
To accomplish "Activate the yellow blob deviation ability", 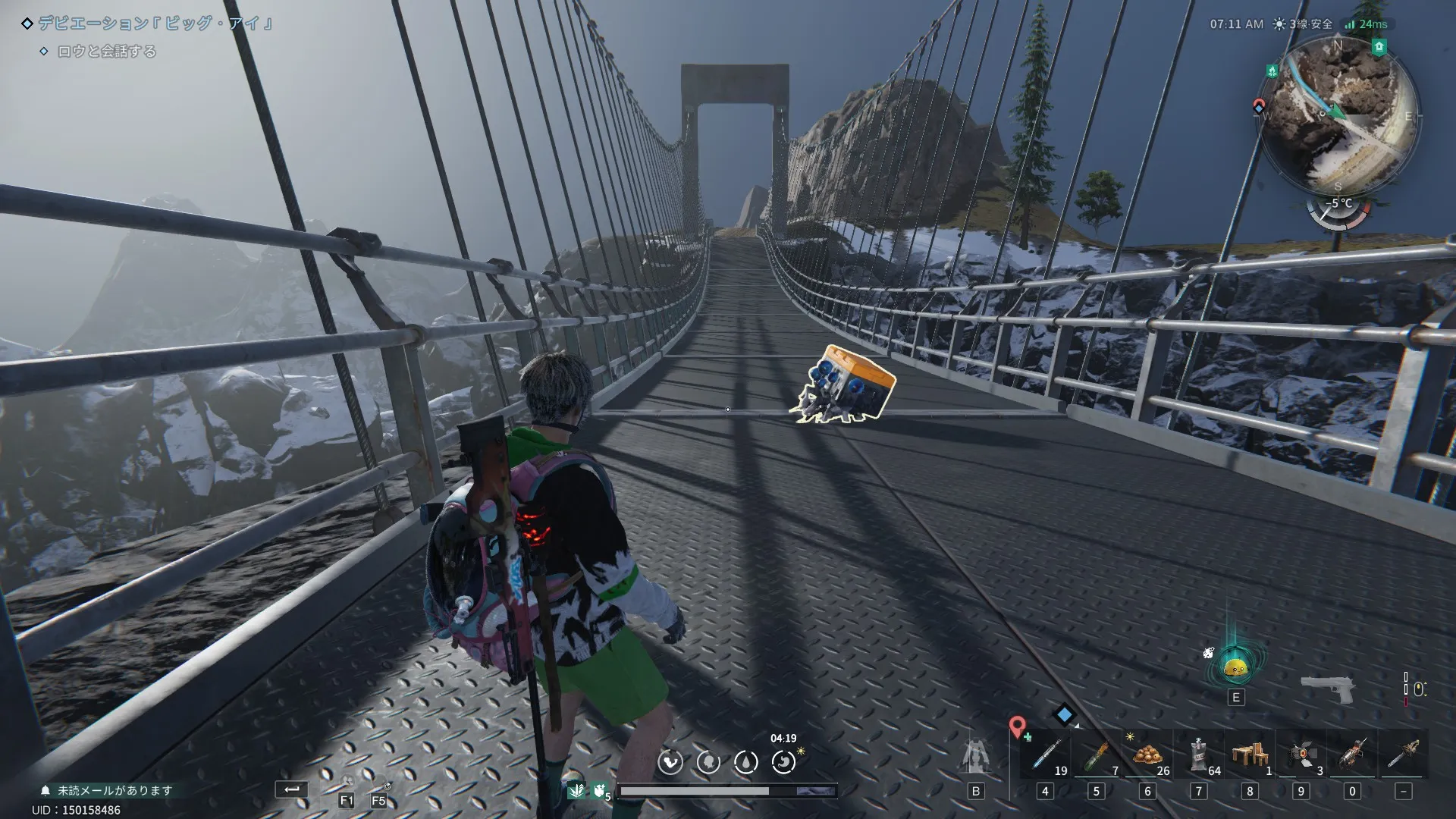I will tap(1236, 668).
